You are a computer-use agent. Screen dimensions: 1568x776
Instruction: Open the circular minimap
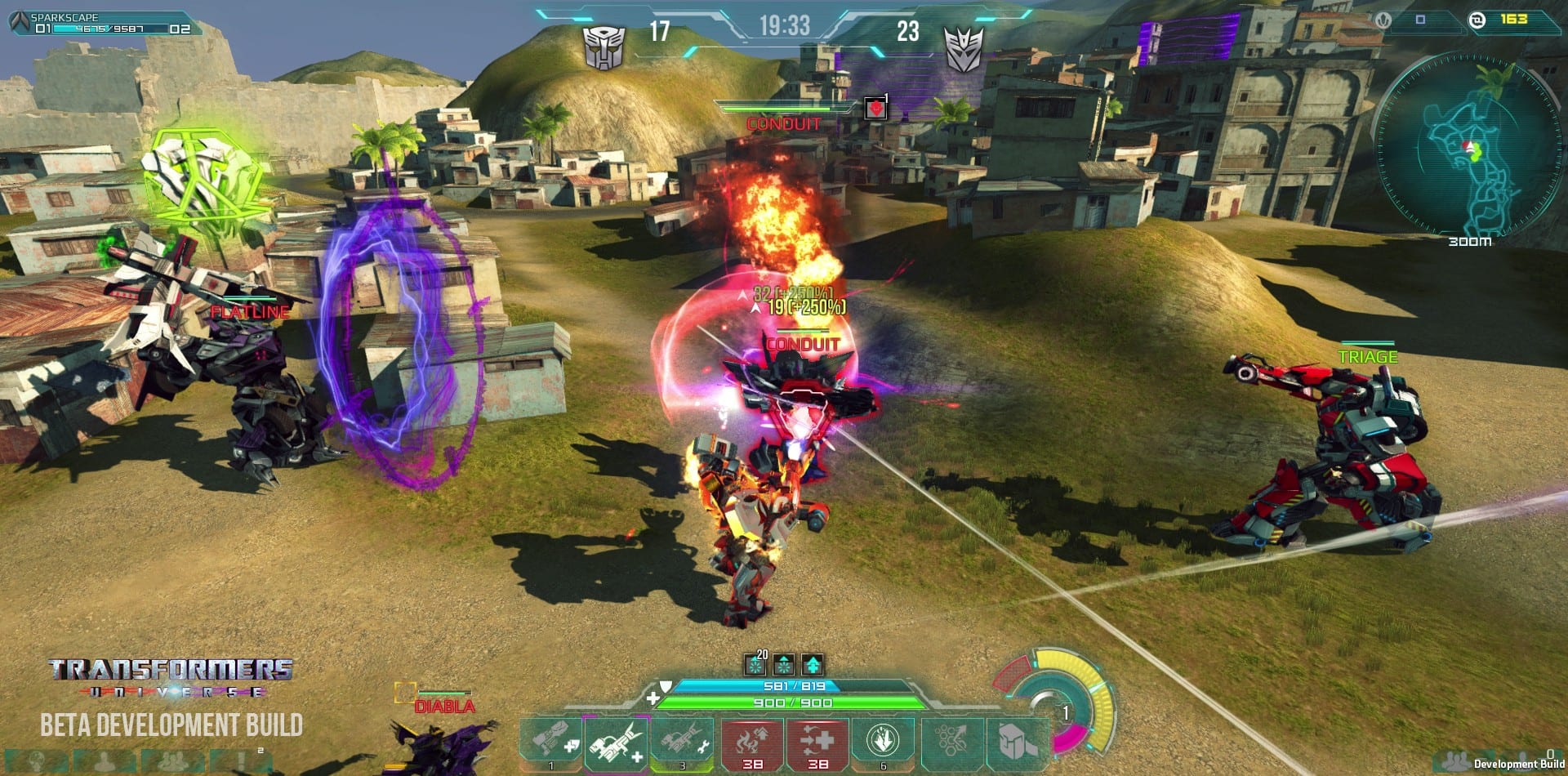(1469, 147)
